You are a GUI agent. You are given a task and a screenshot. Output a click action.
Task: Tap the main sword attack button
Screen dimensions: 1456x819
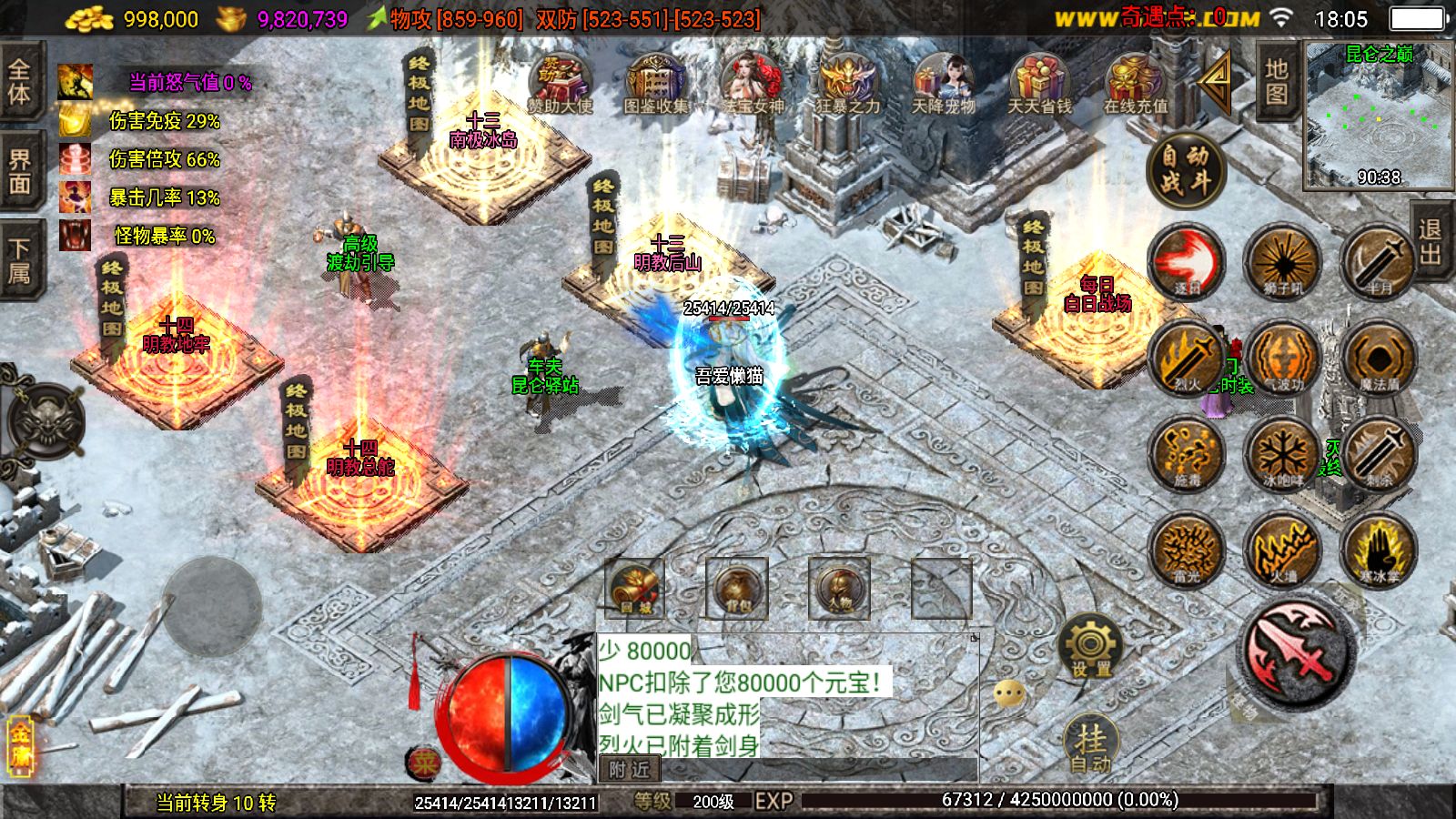[x=1296, y=652]
